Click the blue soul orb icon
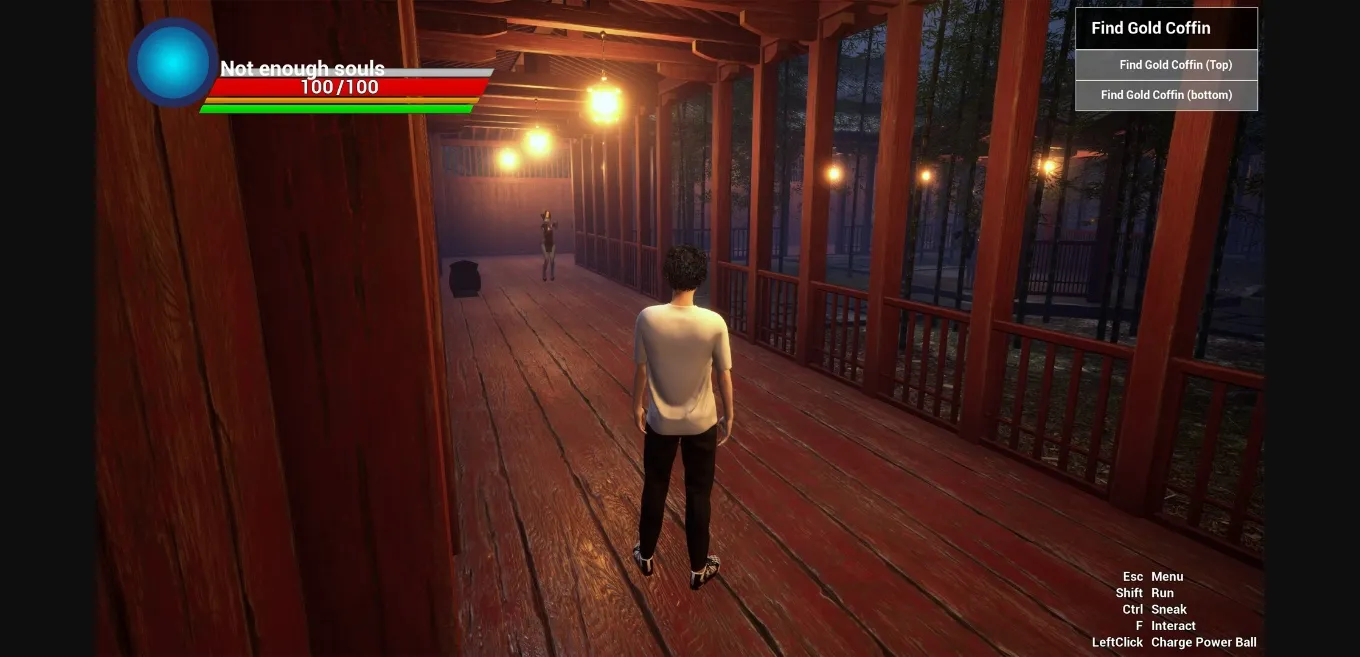The height and width of the screenshot is (657, 1360). (x=173, y=62)
